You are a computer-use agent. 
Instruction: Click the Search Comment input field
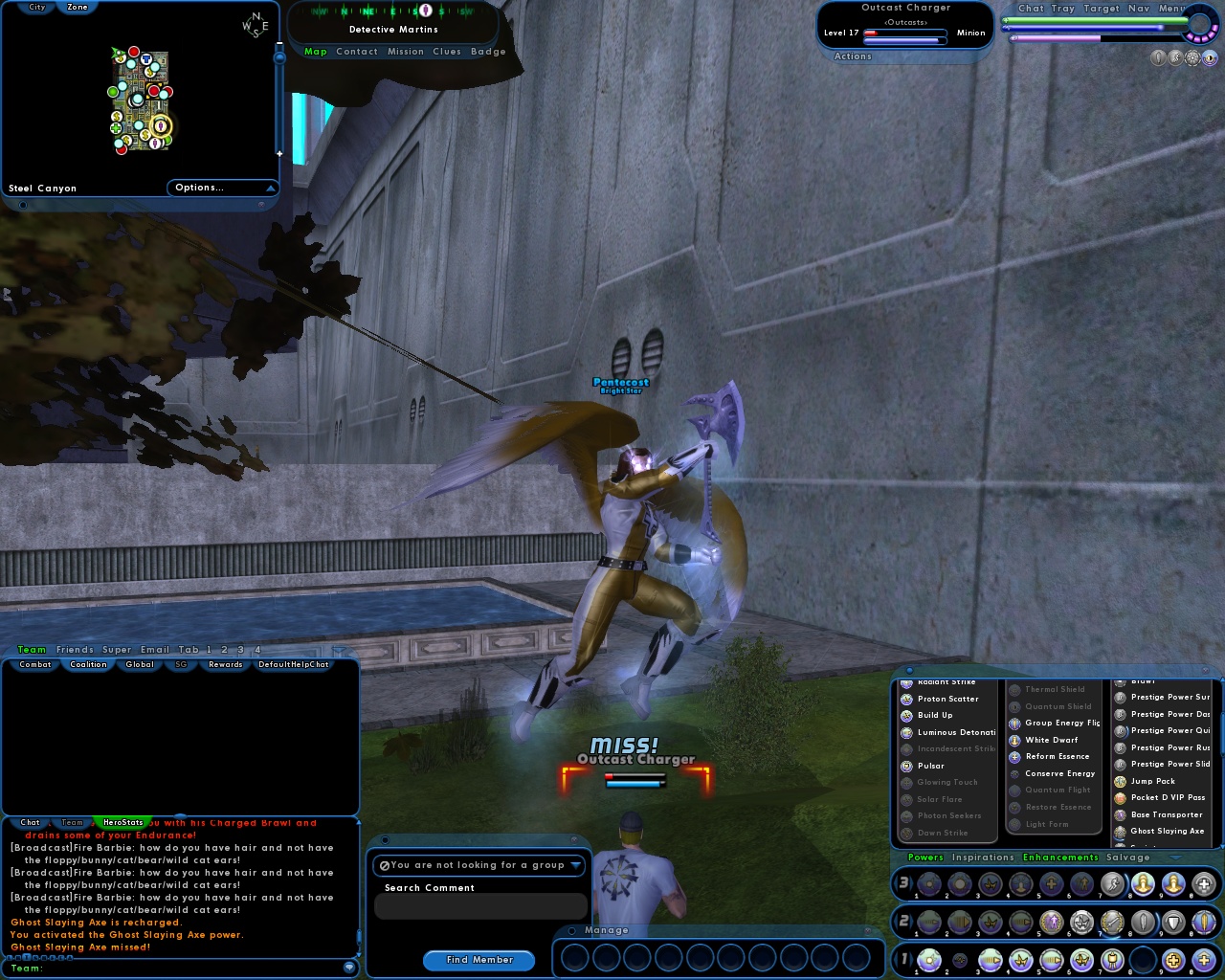pos(480,905)
